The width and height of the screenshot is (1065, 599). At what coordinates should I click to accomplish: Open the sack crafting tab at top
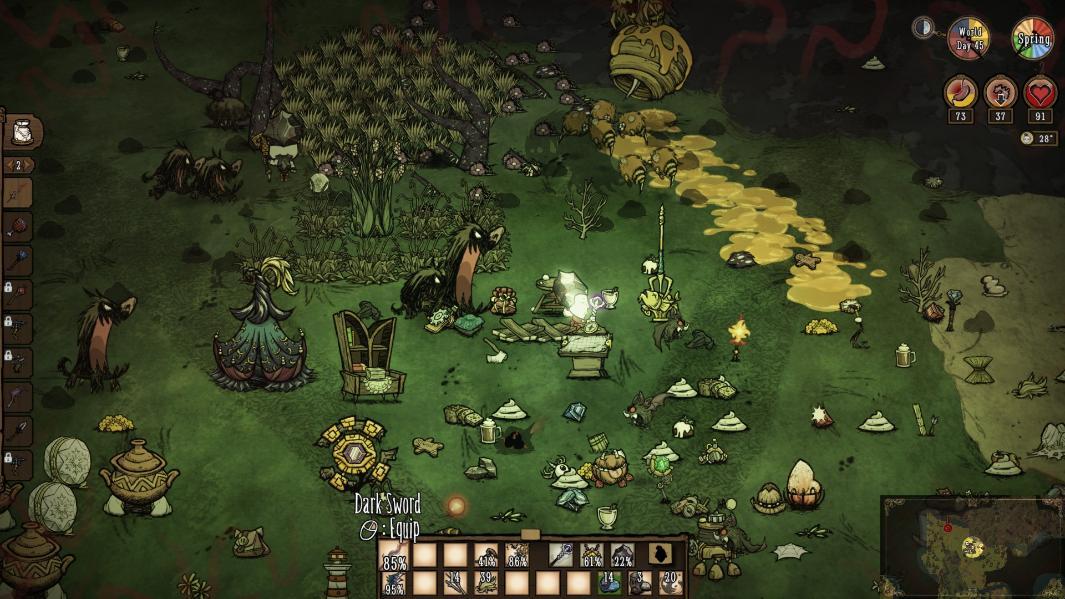coord(22,131)
